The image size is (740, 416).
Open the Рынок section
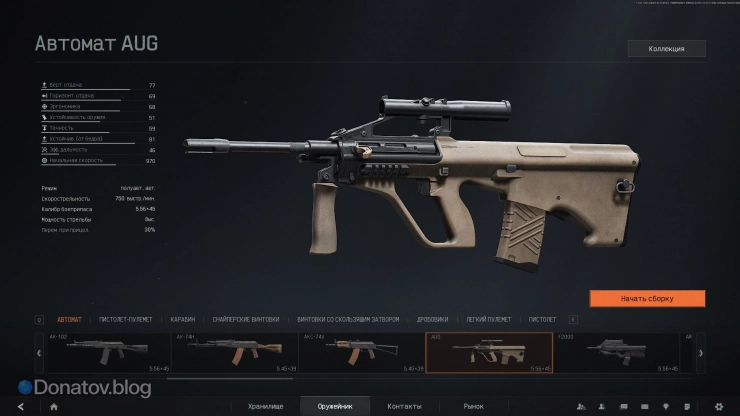coord(472,406)
